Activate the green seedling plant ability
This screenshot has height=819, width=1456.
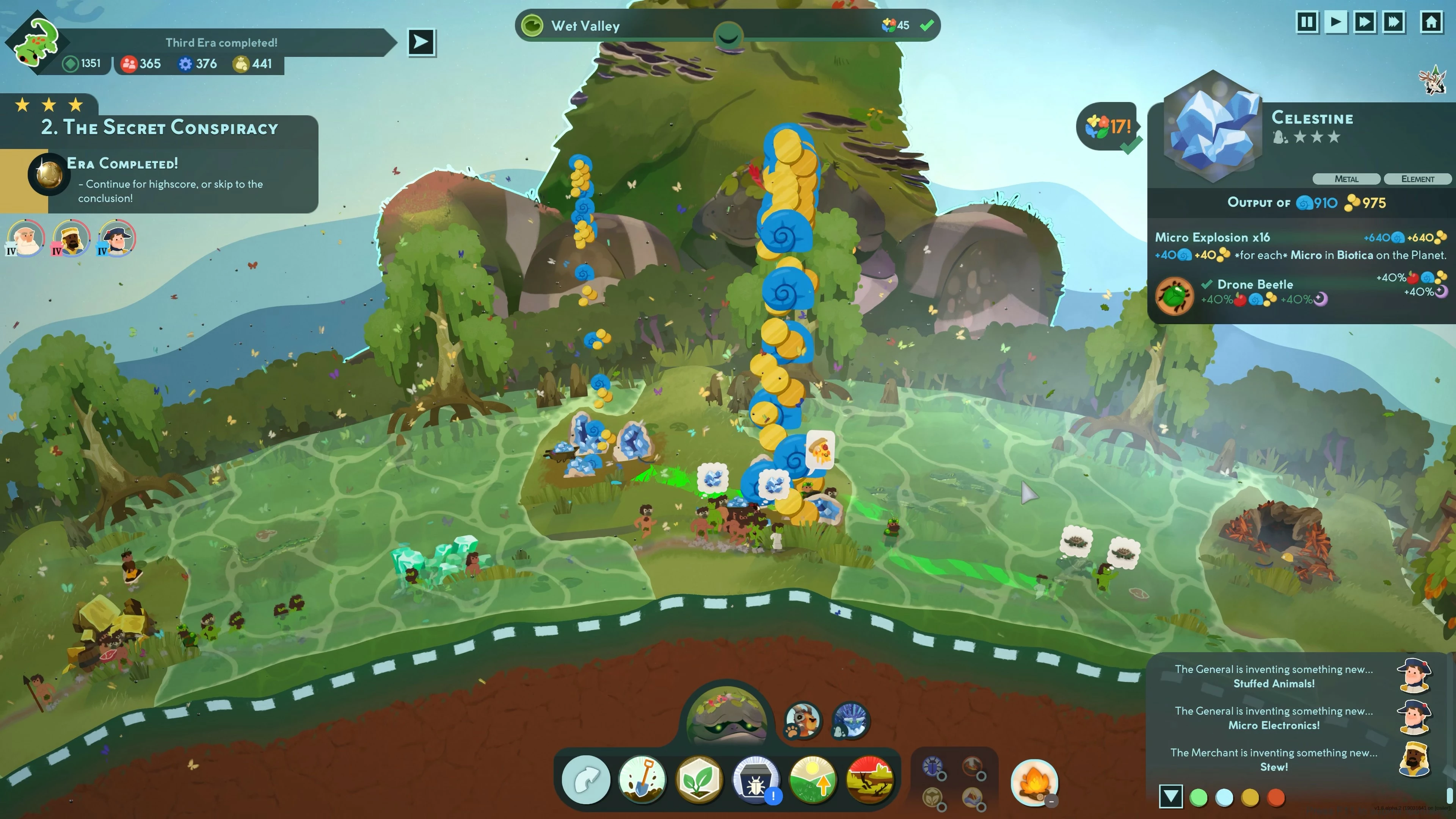(x=699, y=780)
